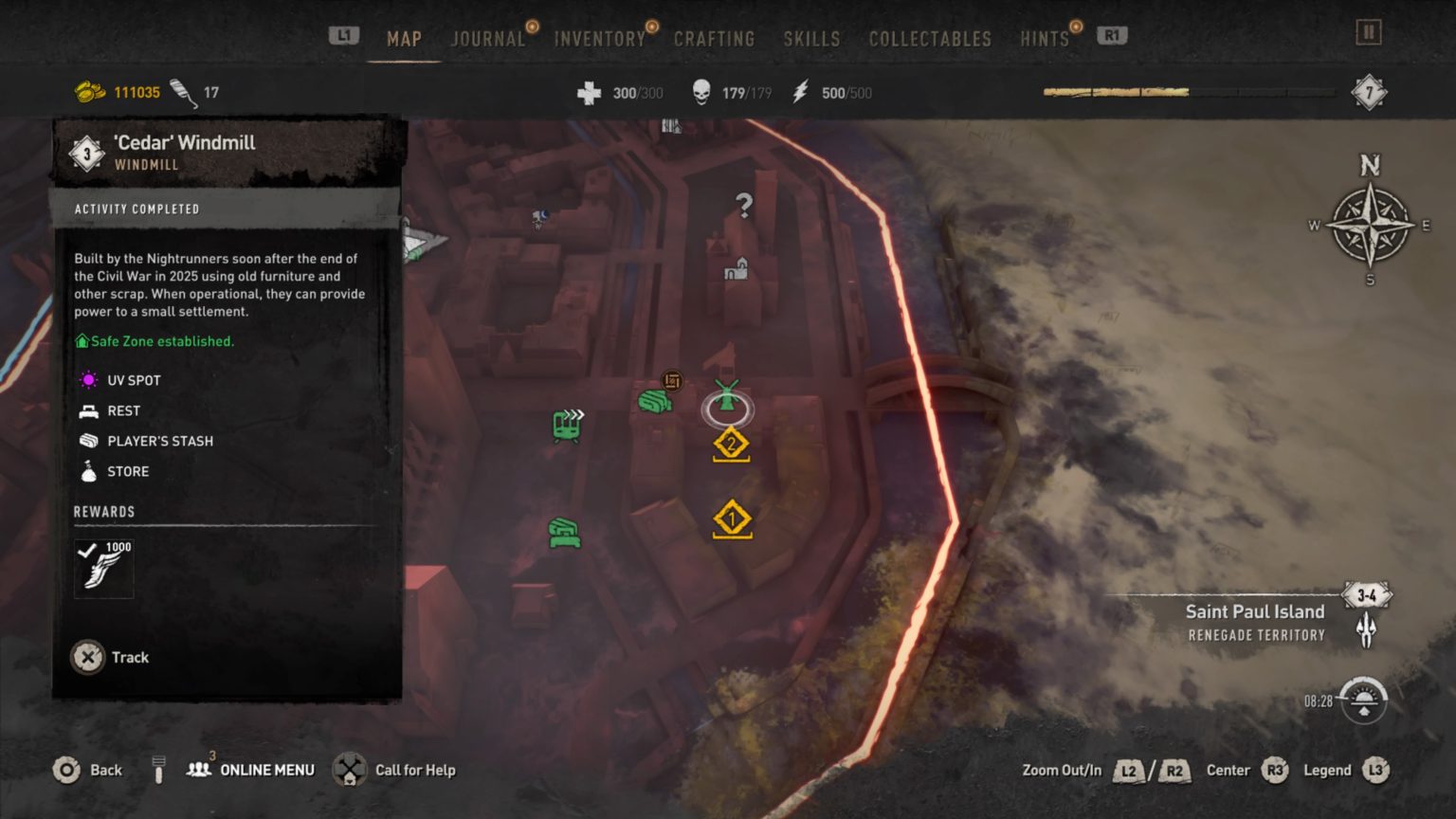Click the UV SPOT icon in the panel
This screenshot has height=819, width=1456.
coord(89,380)
